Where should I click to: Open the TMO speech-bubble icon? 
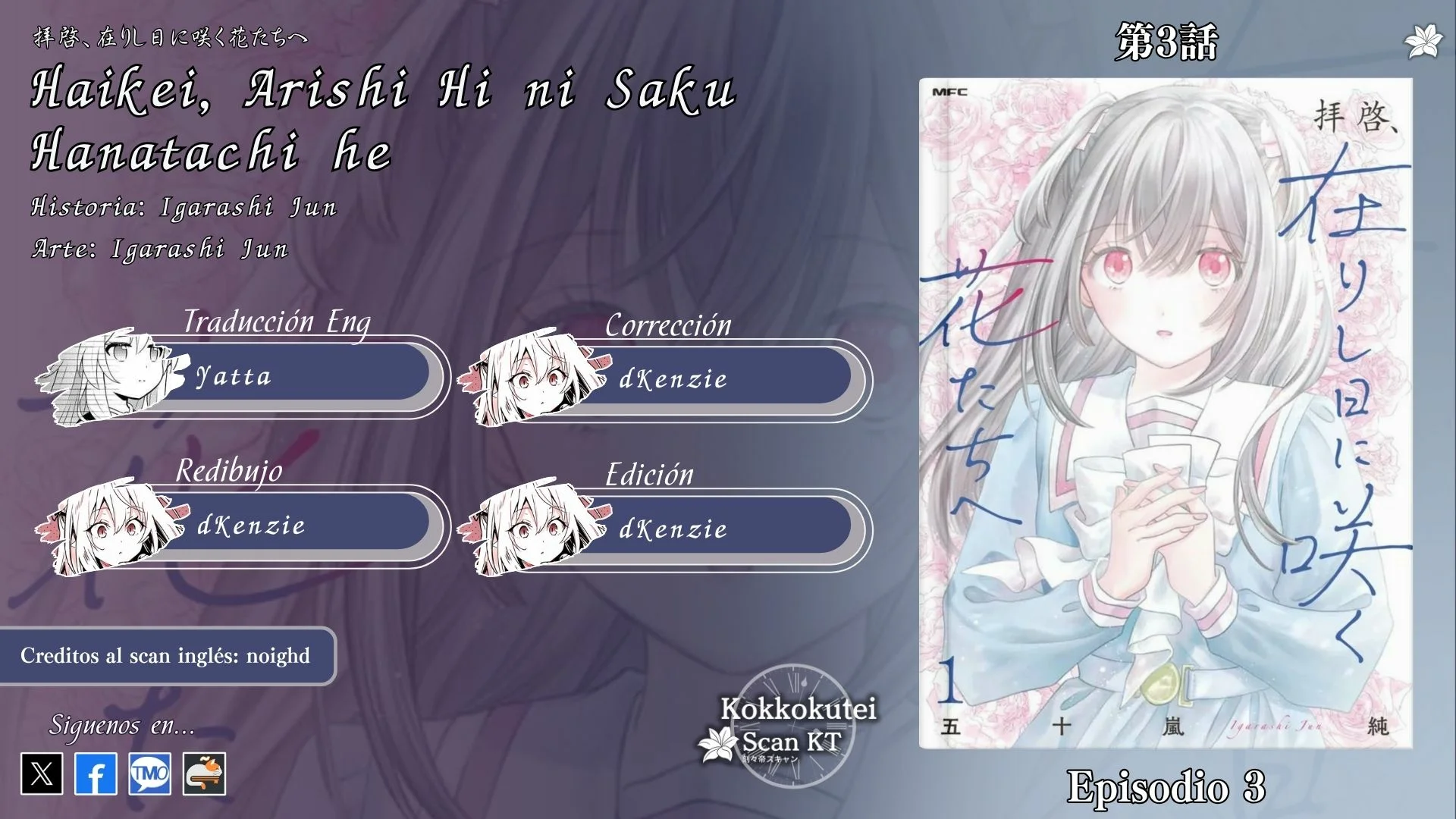(x=149, y=773)
